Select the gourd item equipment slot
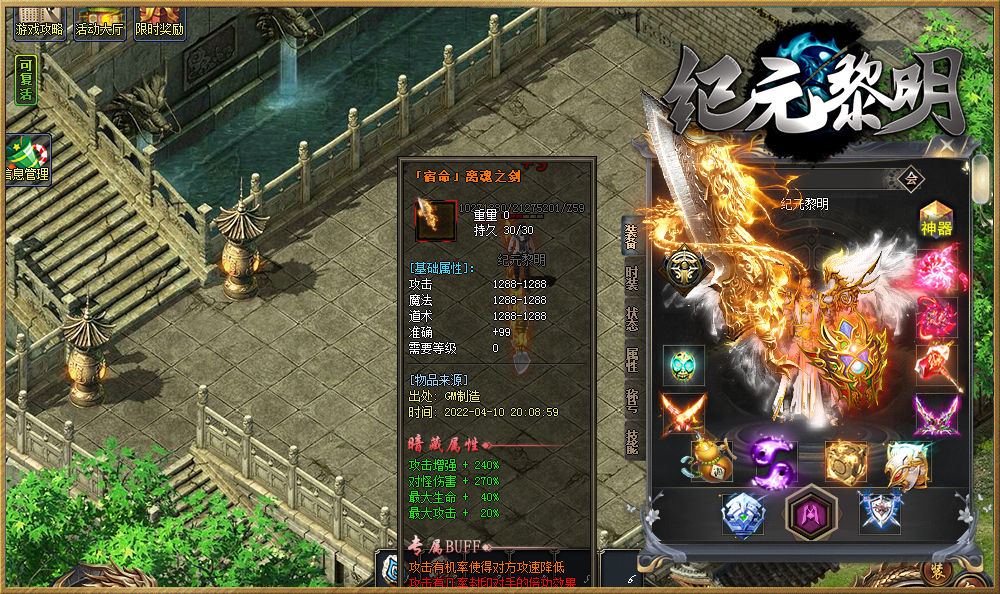This screenshot has width=1000, height=594. [709, 461]
